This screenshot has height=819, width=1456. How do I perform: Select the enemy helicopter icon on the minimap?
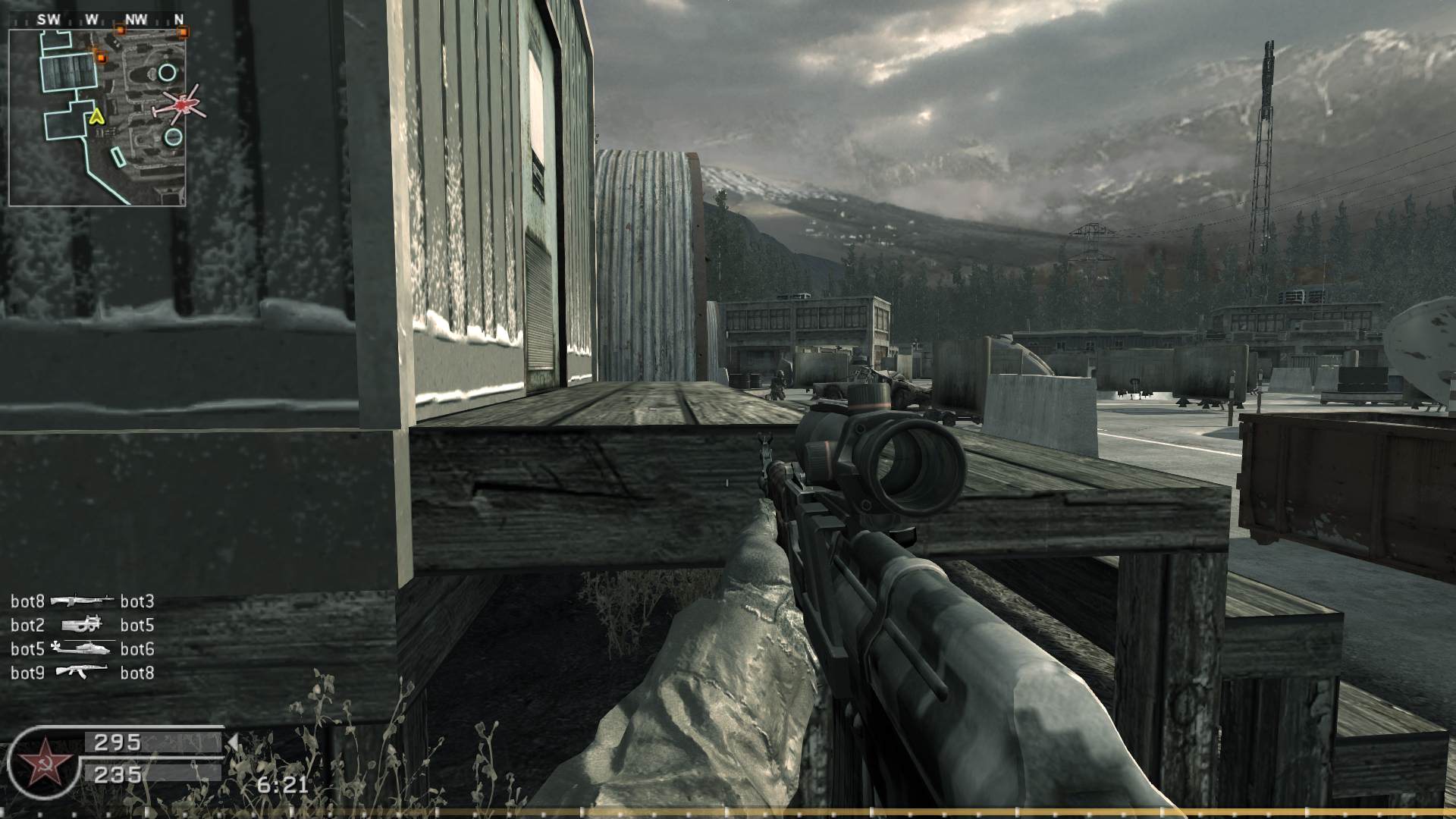tap(181, 105)
